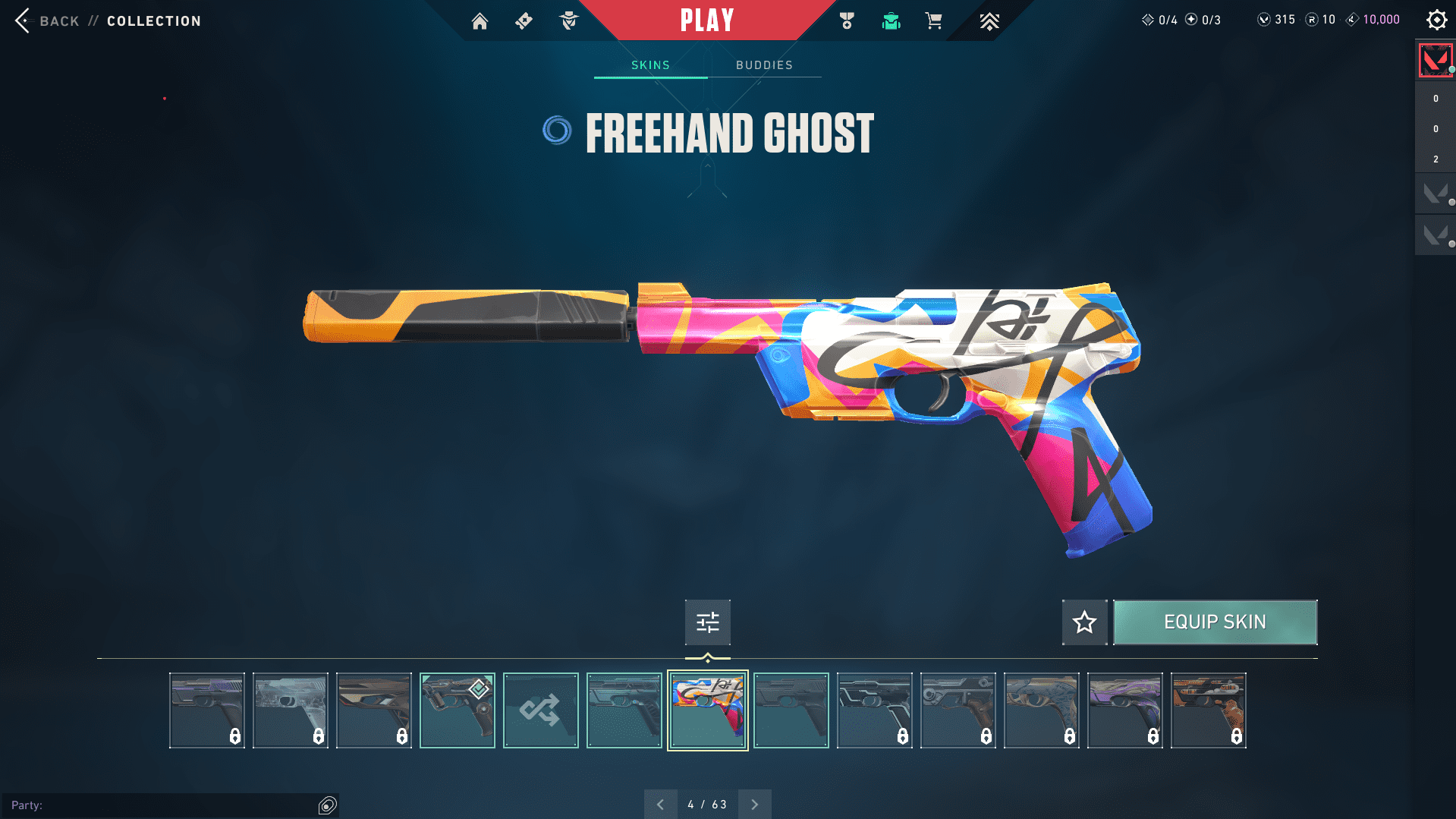Select the Skins tab

(x=650, y=65)
